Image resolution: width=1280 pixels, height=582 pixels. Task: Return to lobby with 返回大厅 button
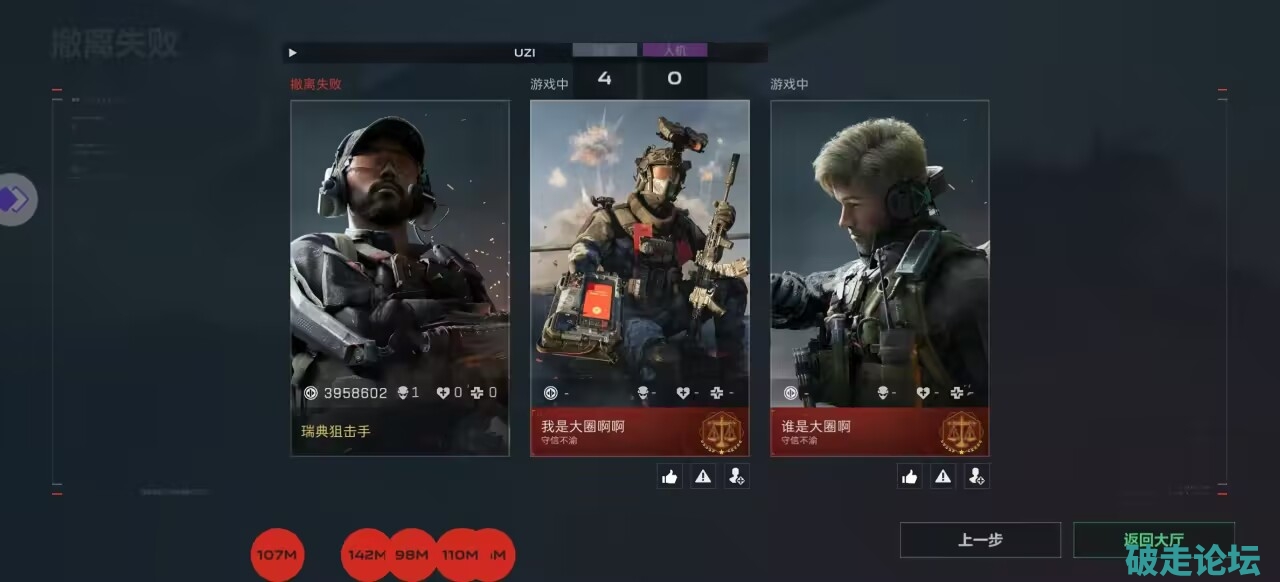(x=1153, y=540)
